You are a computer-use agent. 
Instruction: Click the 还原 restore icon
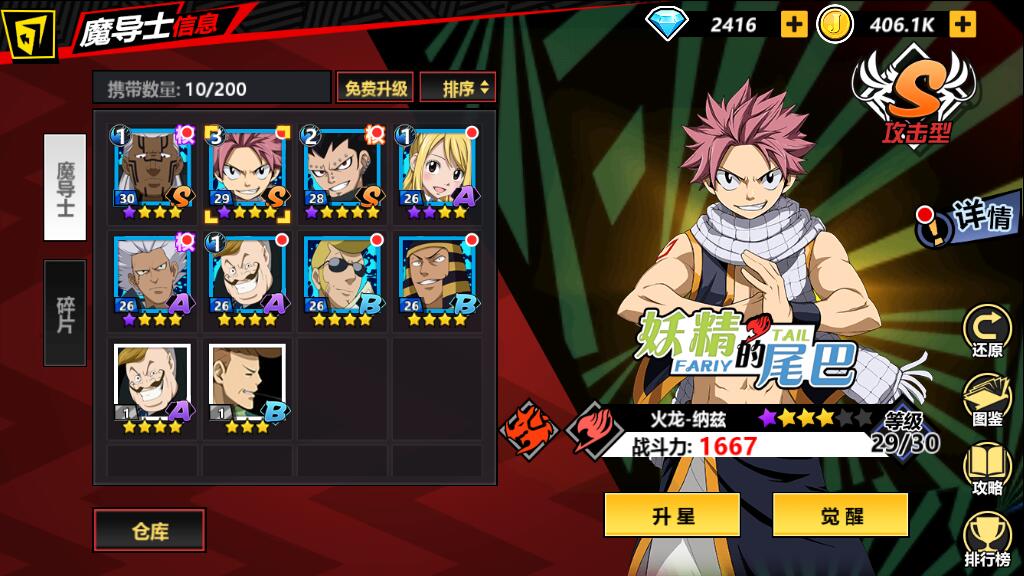click(986, 330)
